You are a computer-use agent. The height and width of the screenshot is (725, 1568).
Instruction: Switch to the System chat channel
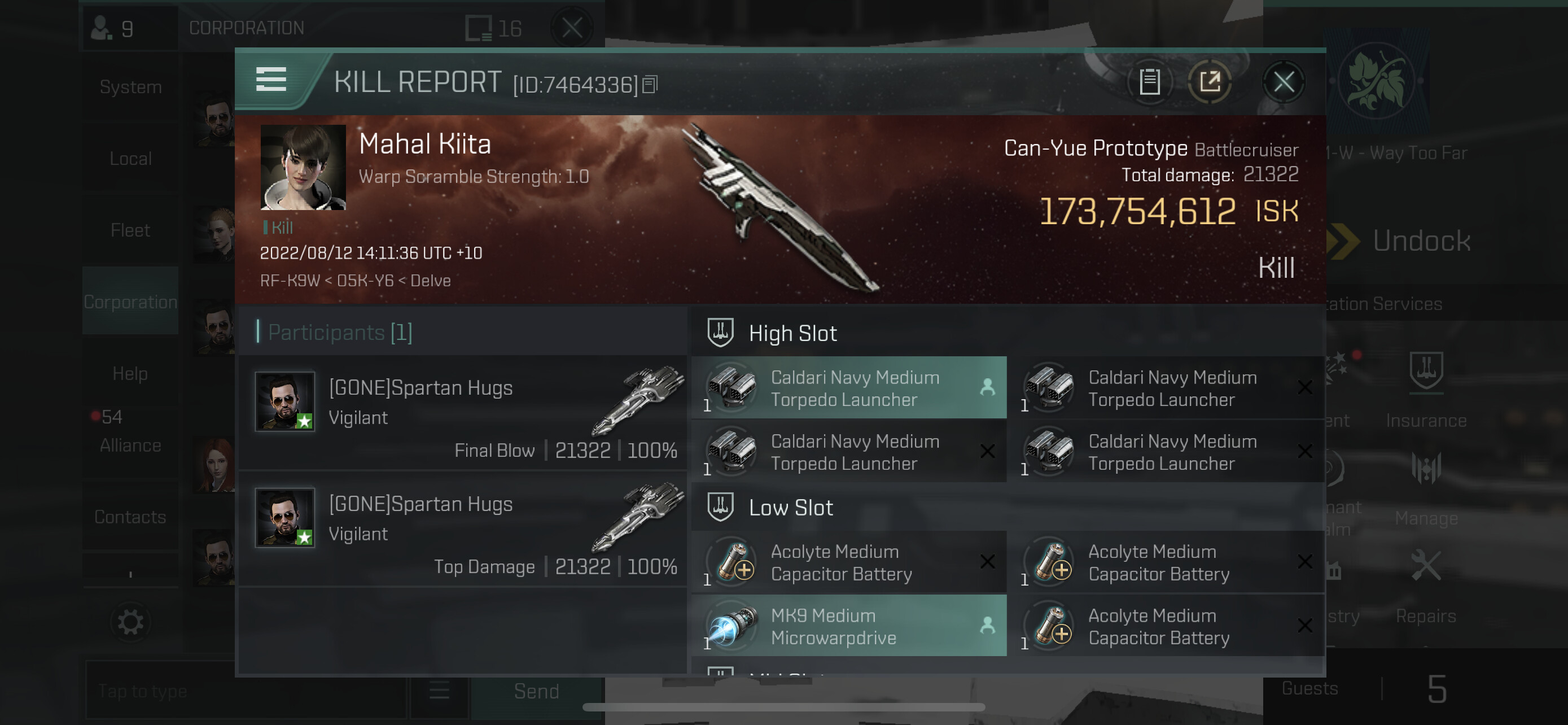point(130,88)
